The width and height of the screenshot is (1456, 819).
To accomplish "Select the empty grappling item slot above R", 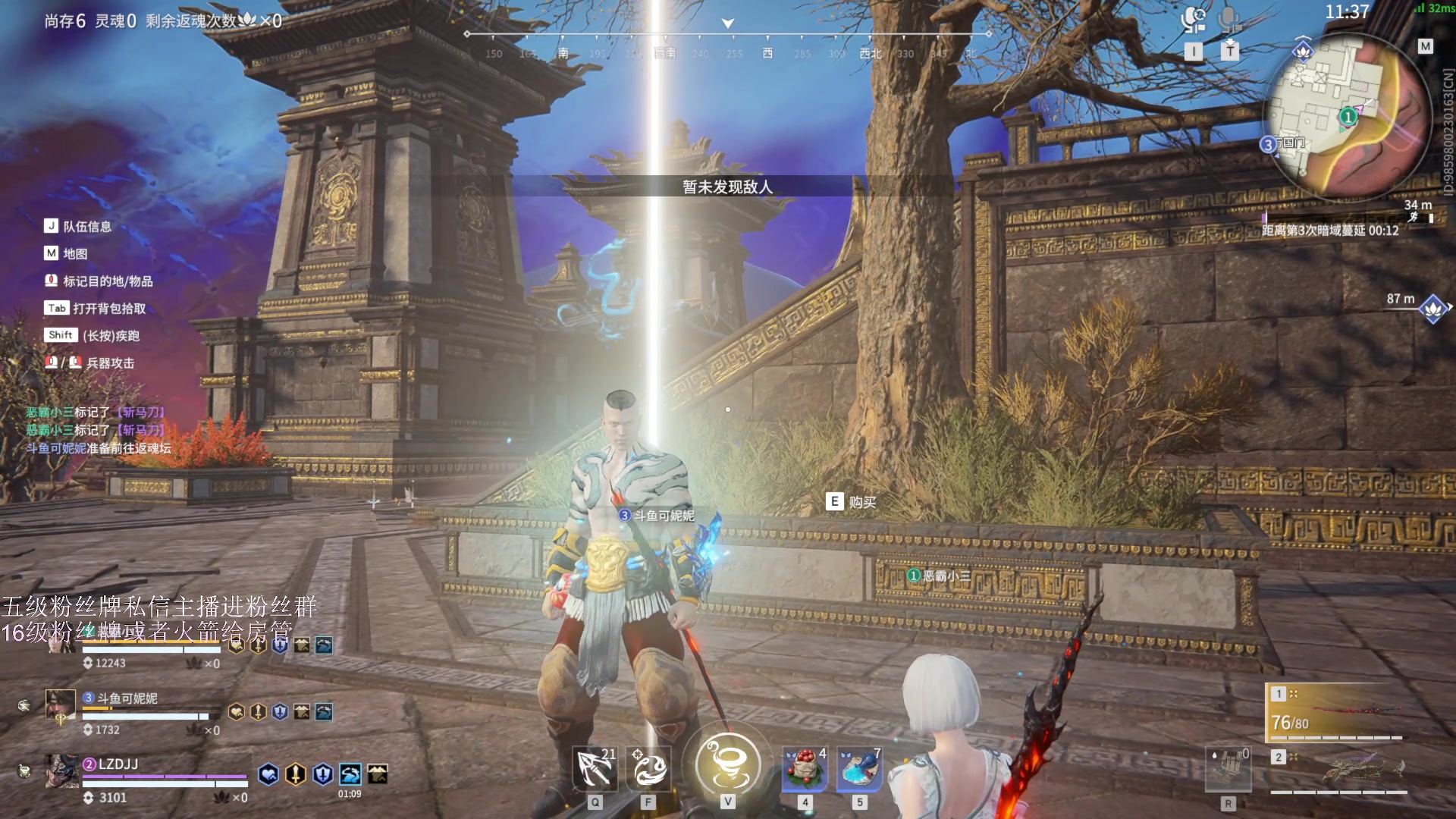I will point(1228,769).
